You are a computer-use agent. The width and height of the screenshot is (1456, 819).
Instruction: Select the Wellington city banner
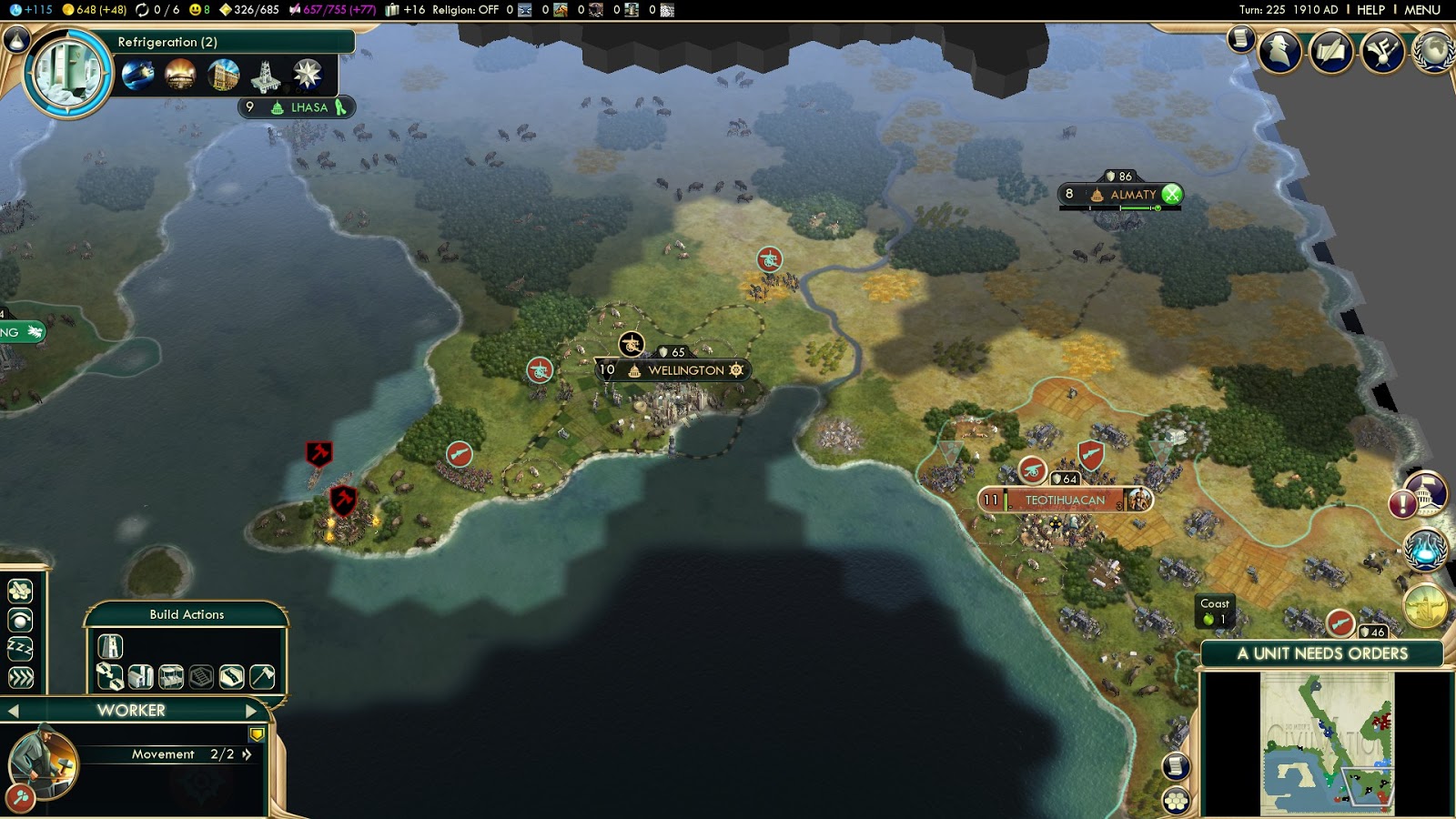click(675, 370)
